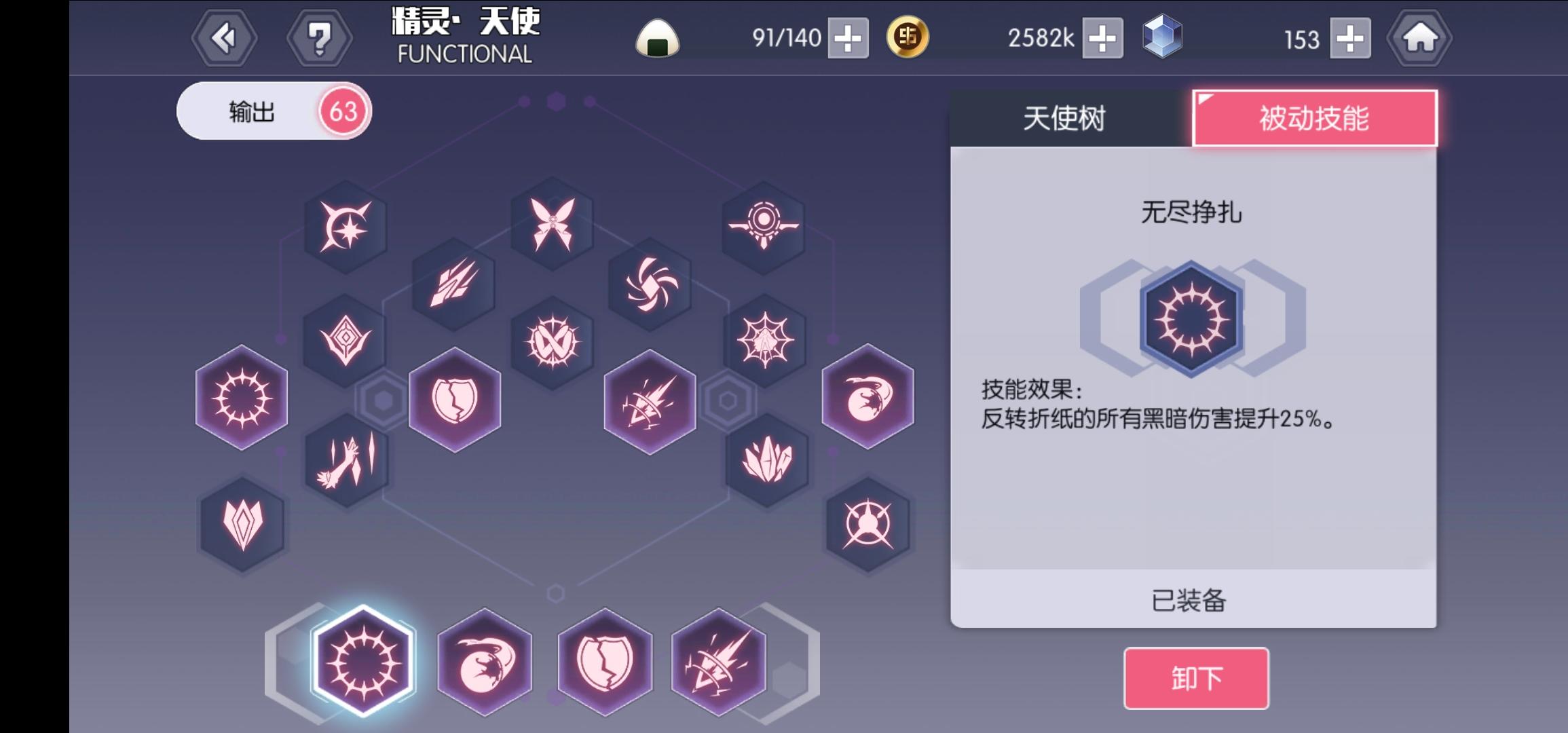Add stamina with the plus next to 91/140
This screenshot has height=733, width=1568.
(848, 40)
